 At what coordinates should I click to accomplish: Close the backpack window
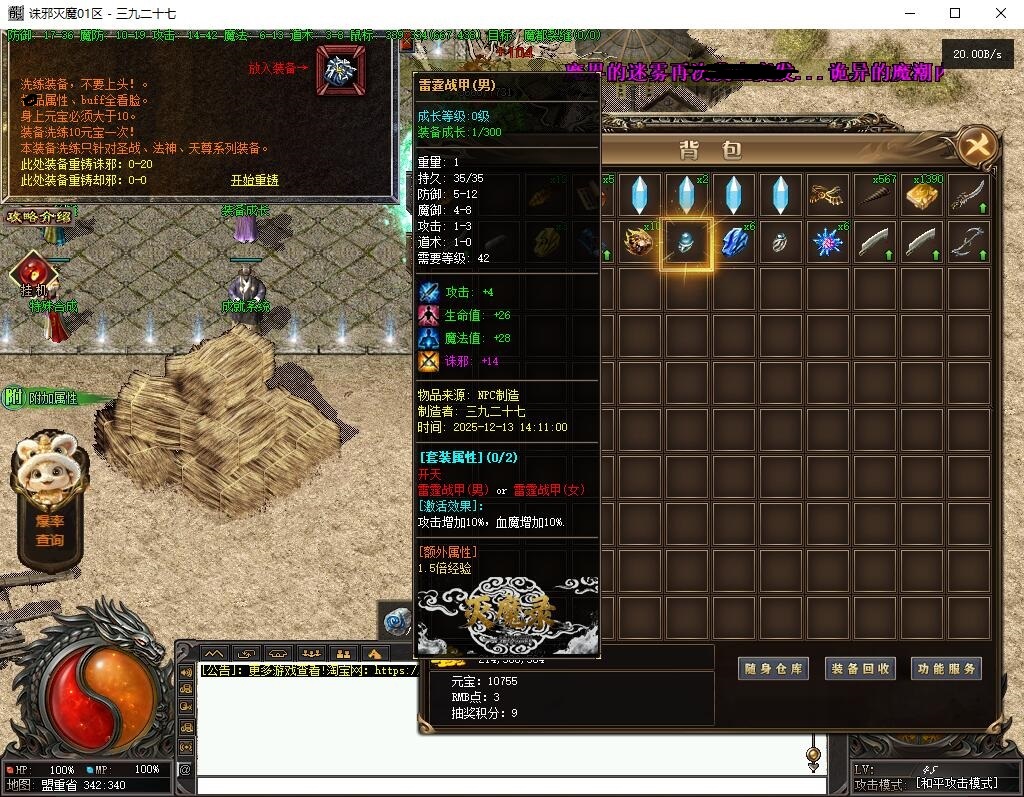coord(977,147)
